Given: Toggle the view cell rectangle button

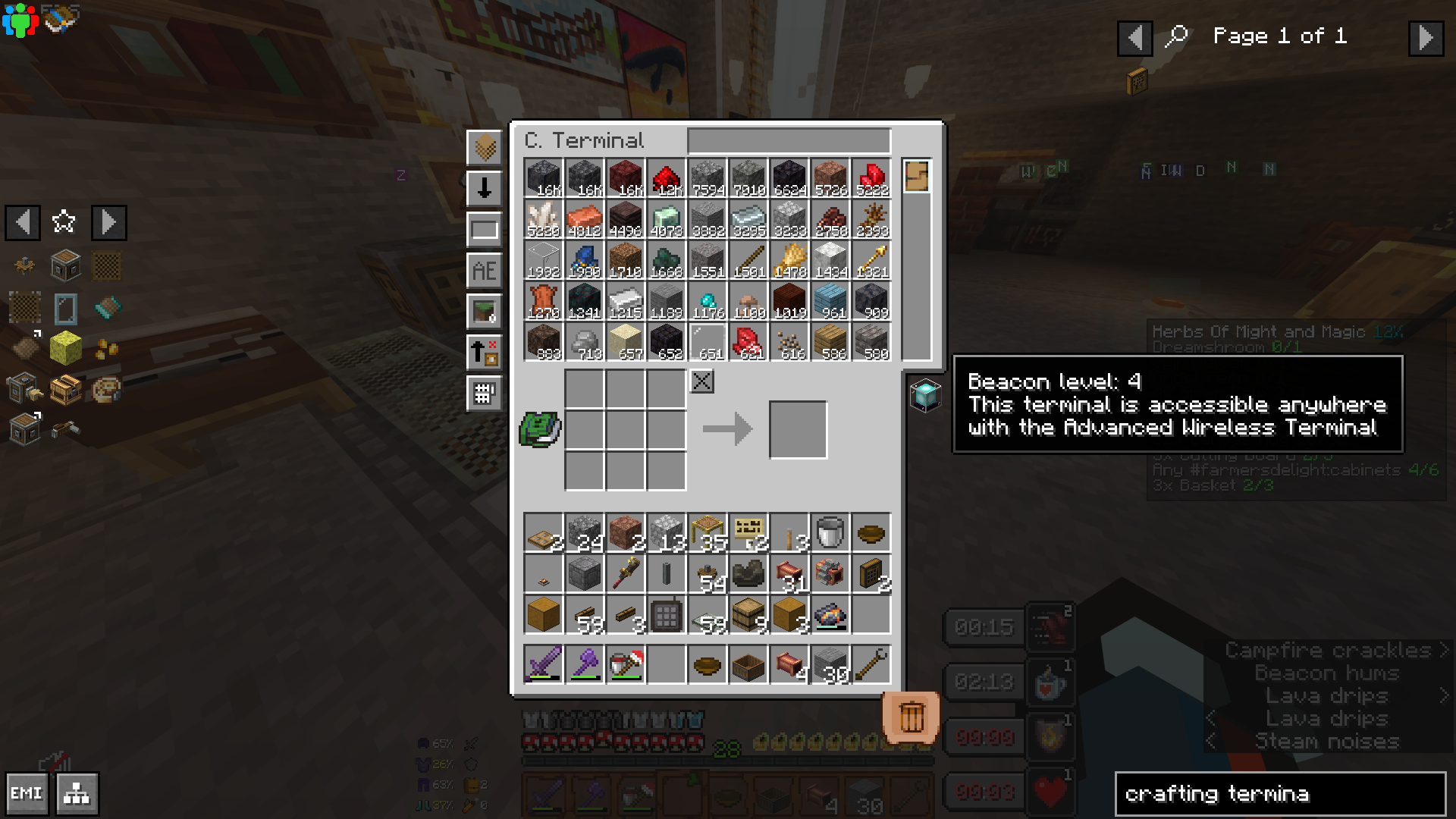Looking at the screenshot, I should (485, 228).
